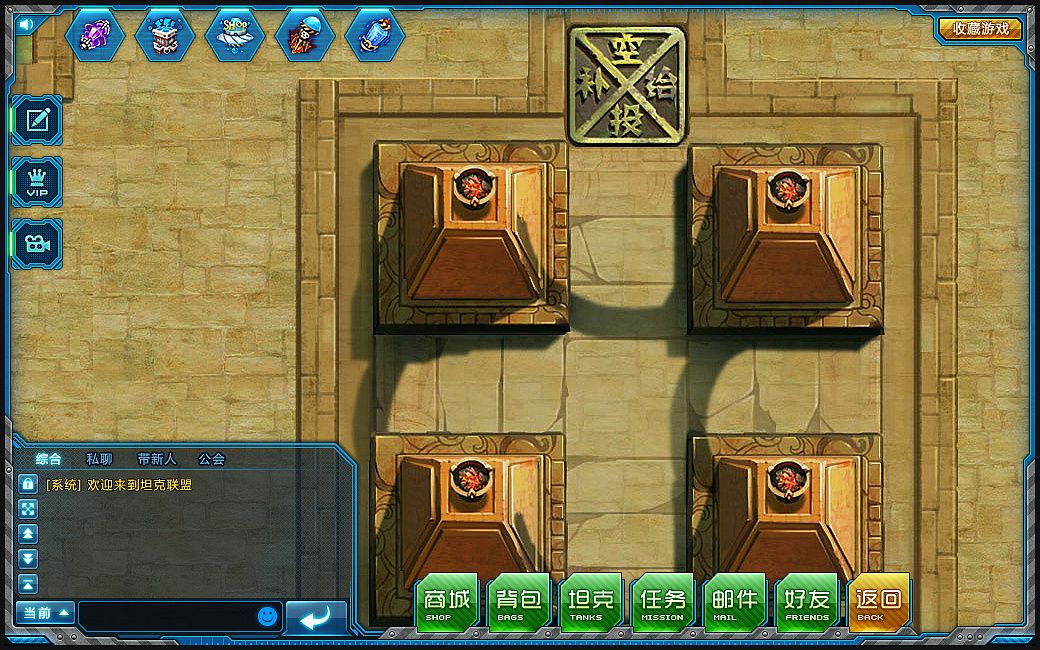Screen dimensions: 1040x650
Task: Open the Shop (商城) menu
Action: 447,602
